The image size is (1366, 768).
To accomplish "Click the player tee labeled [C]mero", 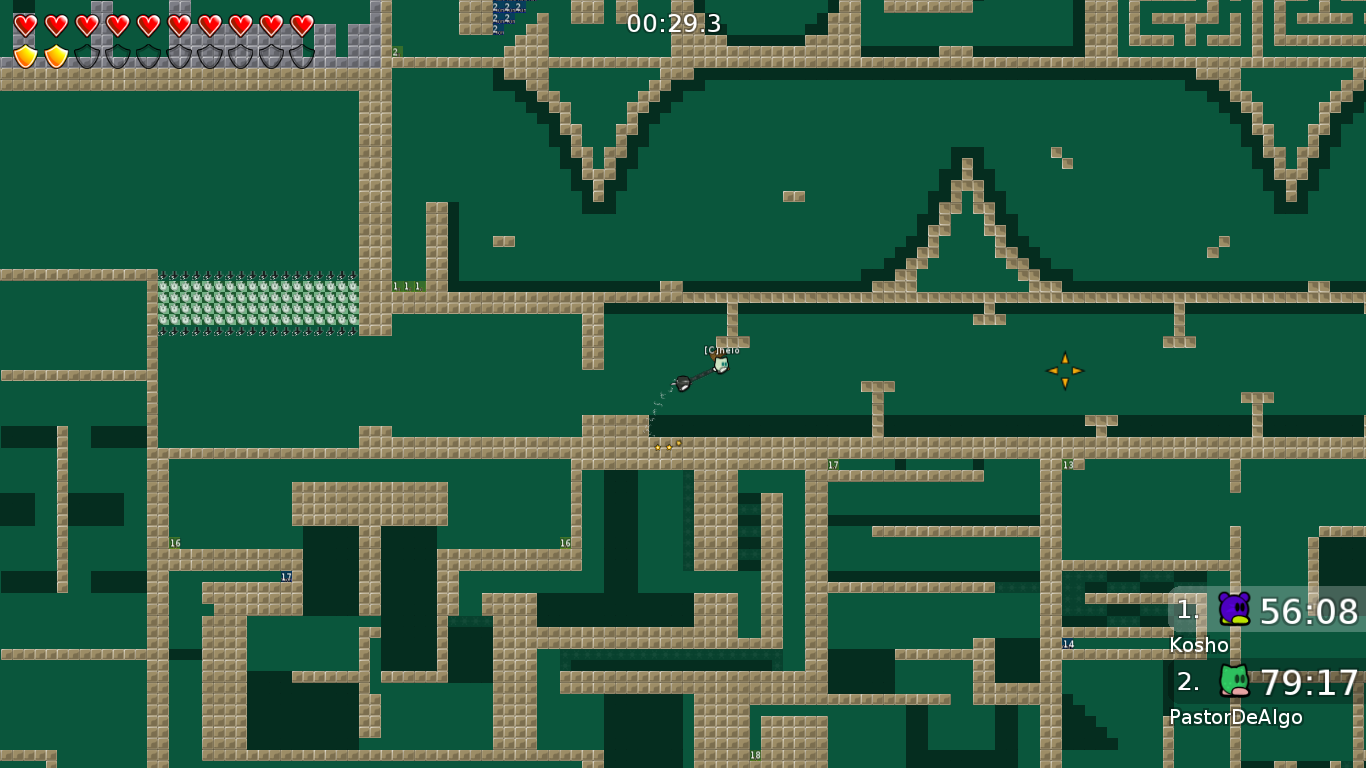I will (x=720, y=364).
